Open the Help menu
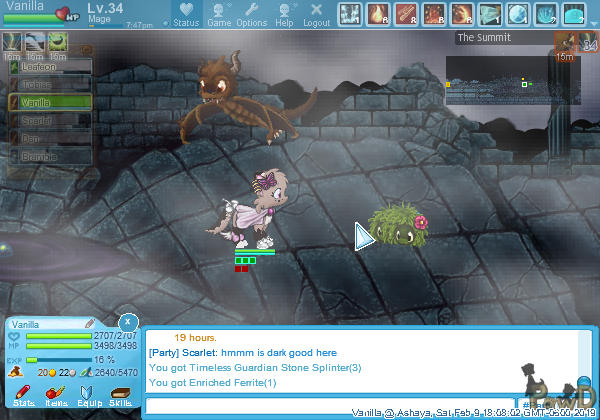Image resolution: width=600 pixels, height=420 pixels. click(284, 15)
